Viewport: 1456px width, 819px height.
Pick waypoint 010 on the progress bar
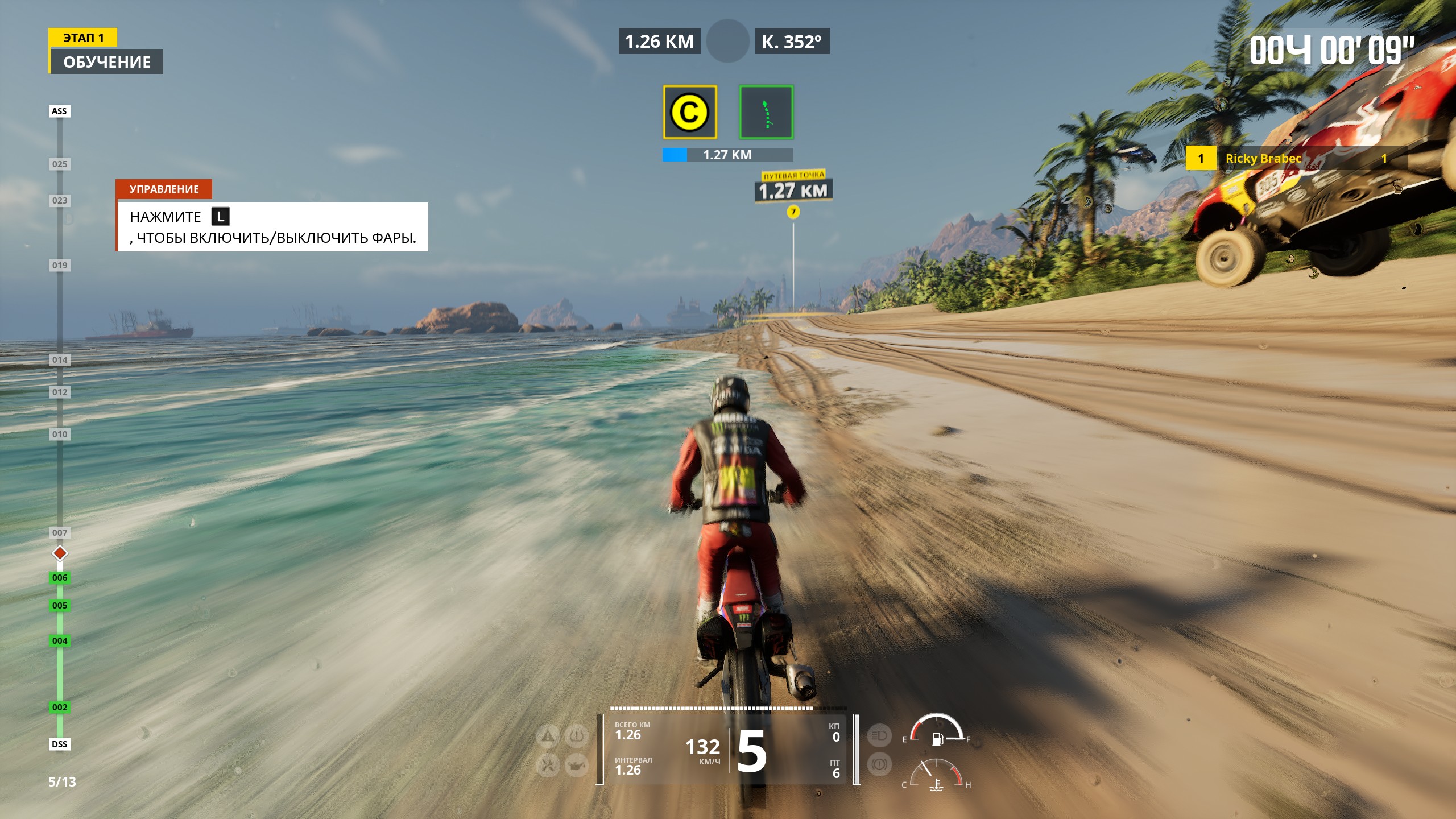click(x=60, y=435)
